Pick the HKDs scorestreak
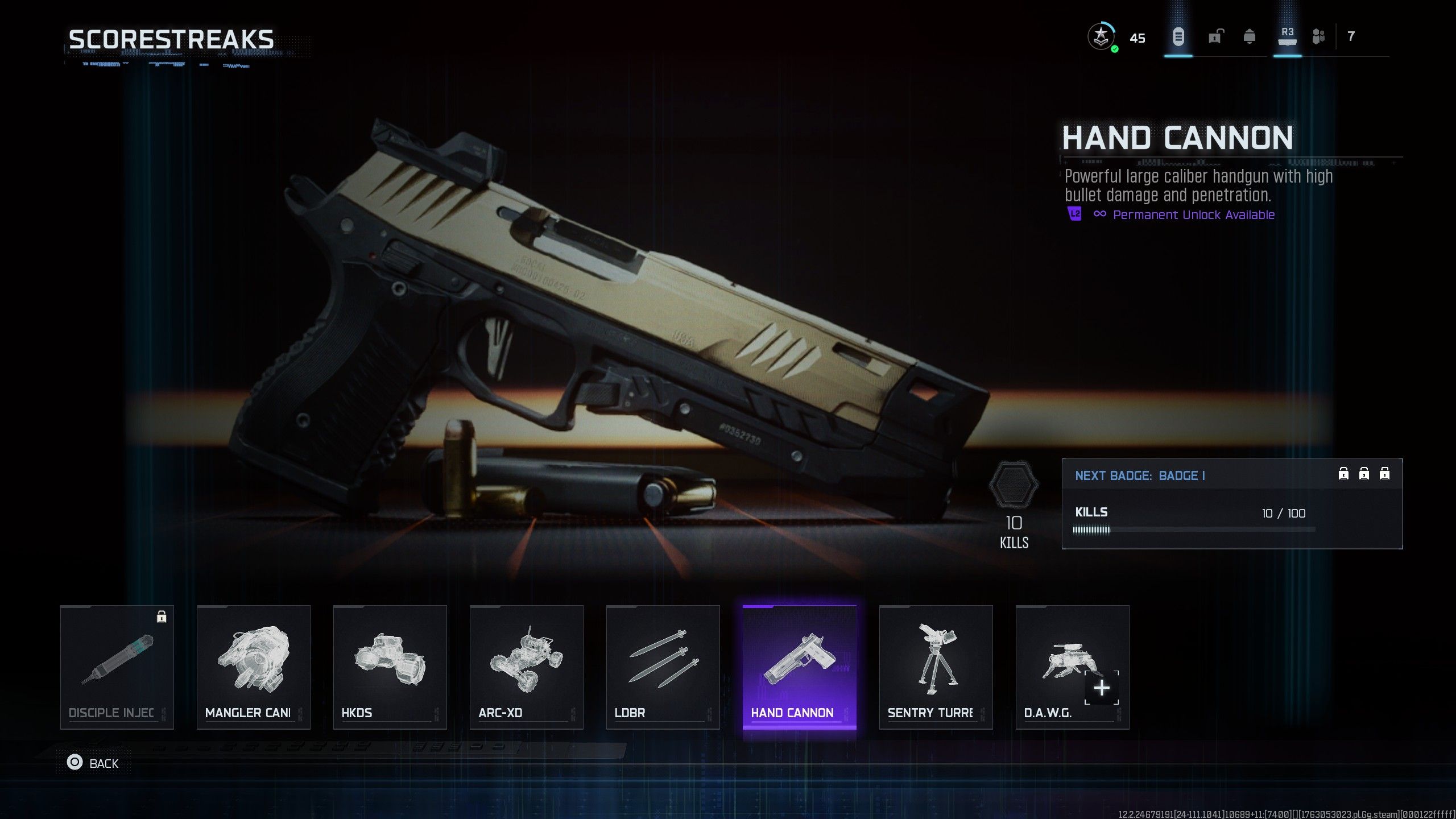The image size is (1456, 819). click(390, 667)
